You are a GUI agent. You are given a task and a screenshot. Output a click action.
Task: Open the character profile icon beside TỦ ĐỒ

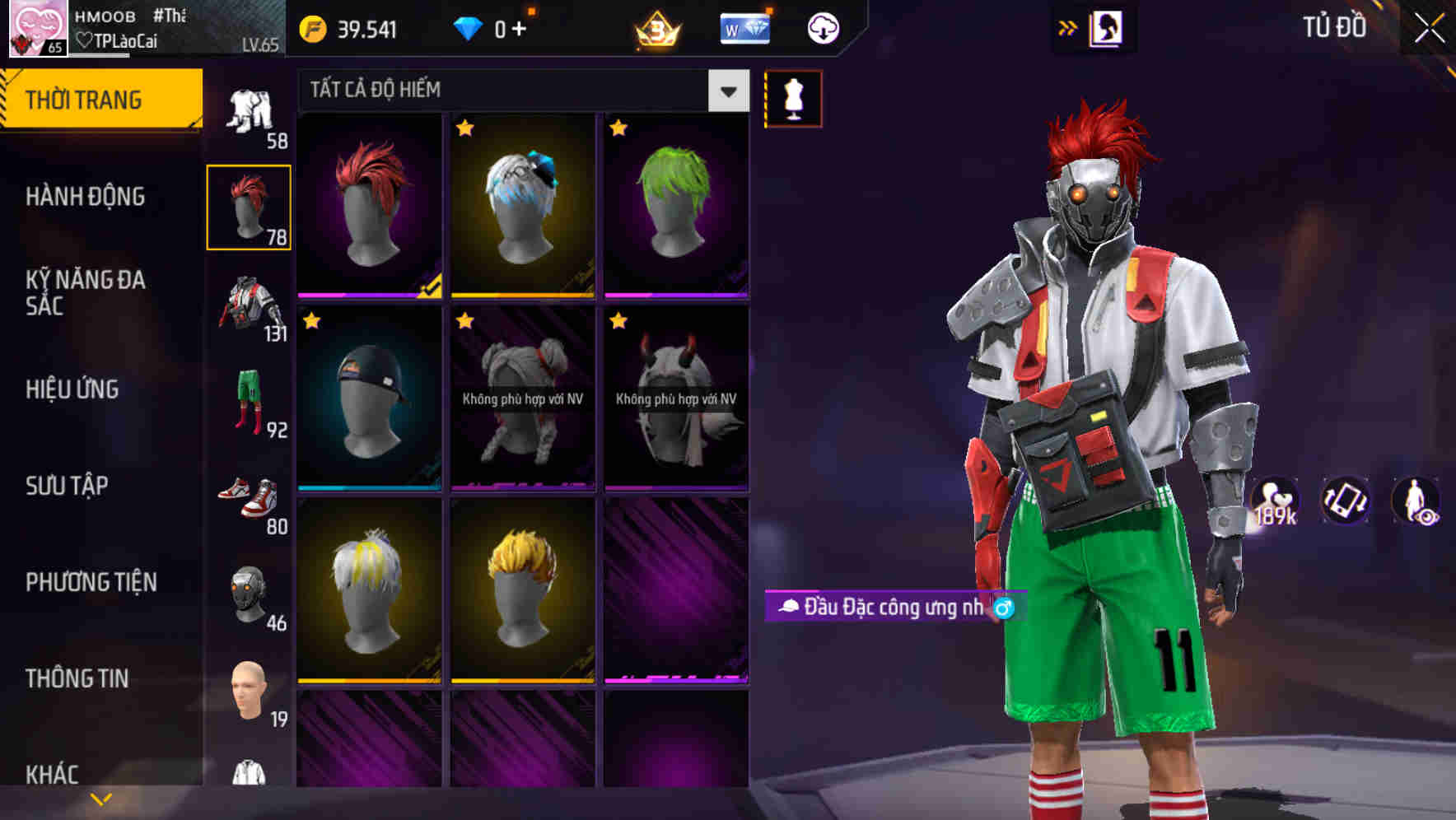pos(1108,27)
